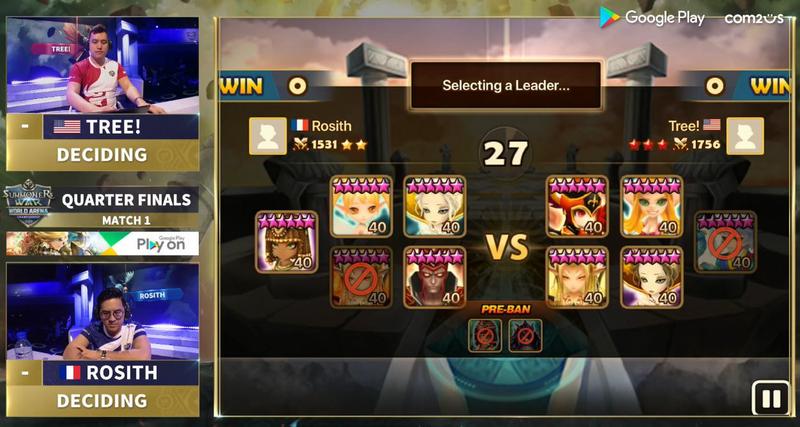Select the red-skinned horned demon monster
The width and height of the screenshot is (800, 427).
tap(435, 277)
